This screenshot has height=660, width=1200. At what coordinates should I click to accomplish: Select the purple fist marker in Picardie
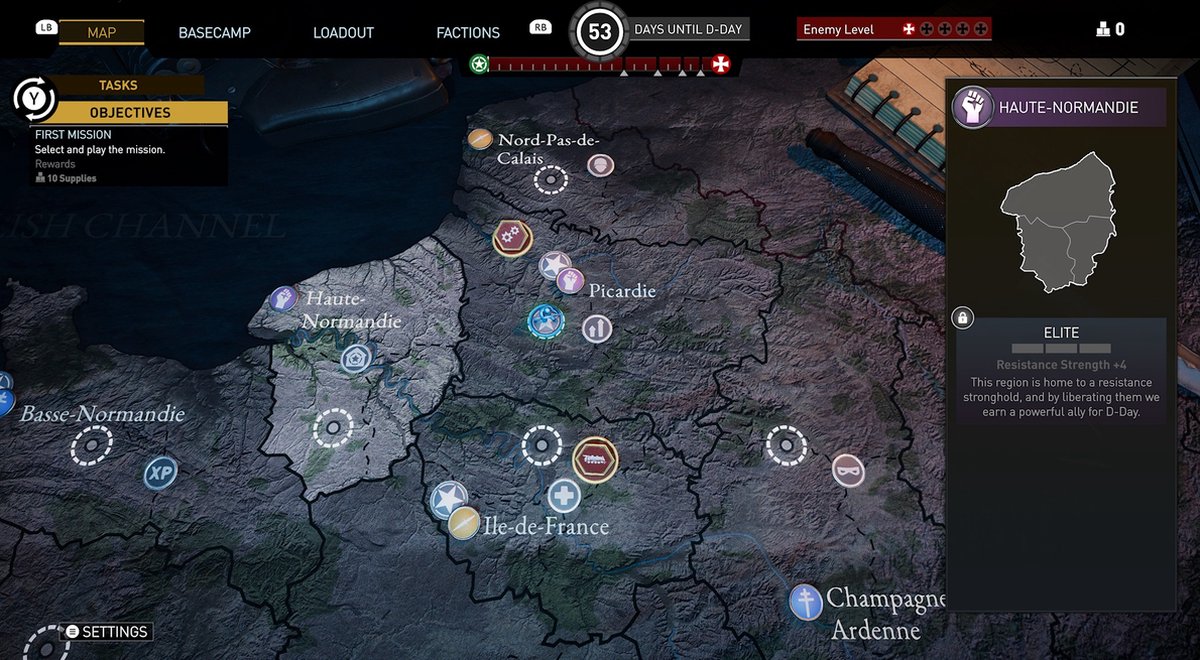point(570,280)
